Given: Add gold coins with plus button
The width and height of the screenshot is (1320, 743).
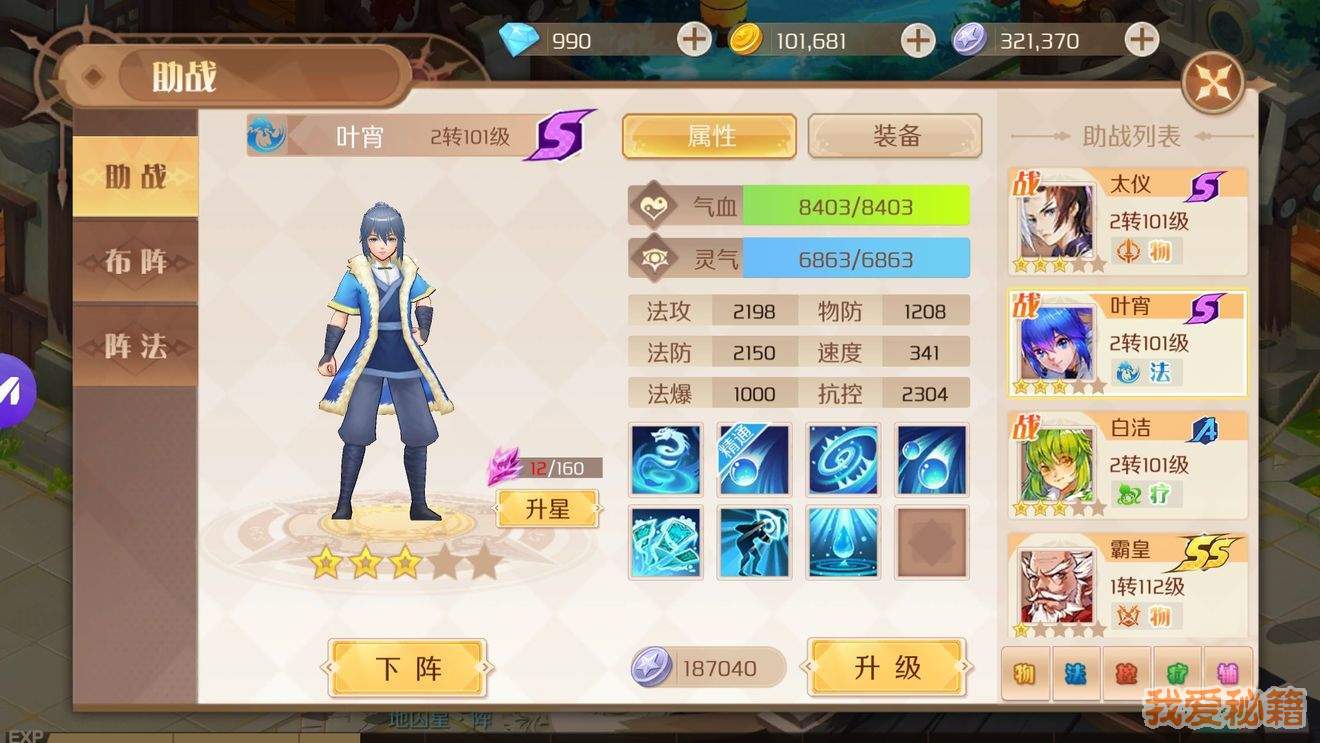Looking at the screenshot, I should pos(917,40).
